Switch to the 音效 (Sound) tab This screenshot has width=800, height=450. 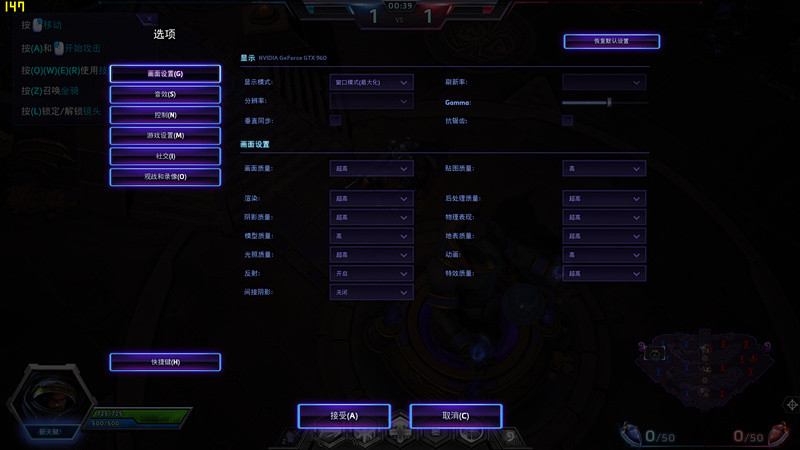point(165,94)
